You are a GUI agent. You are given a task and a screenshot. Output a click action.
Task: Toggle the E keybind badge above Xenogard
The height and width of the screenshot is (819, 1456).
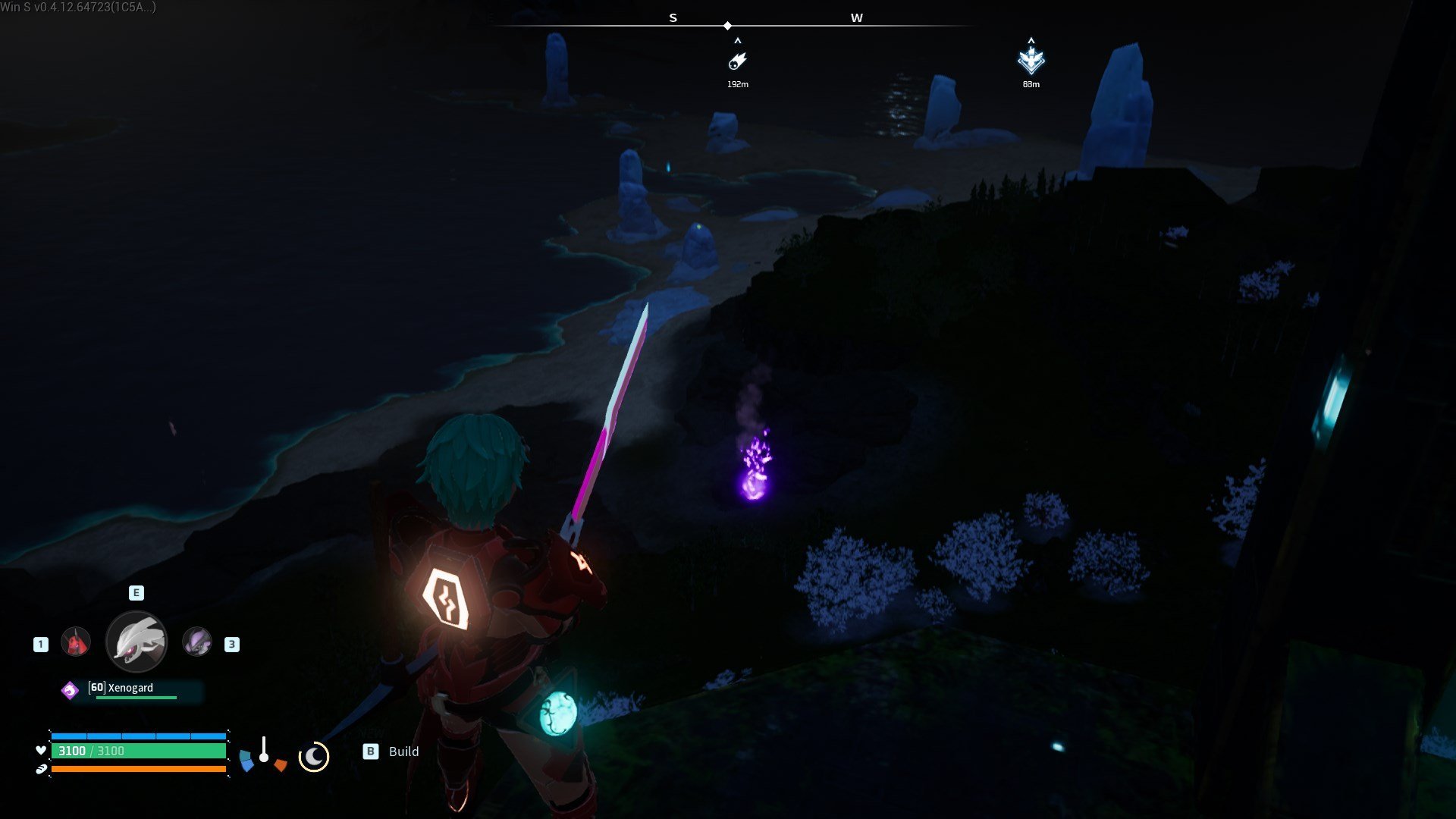coord(135,593)
